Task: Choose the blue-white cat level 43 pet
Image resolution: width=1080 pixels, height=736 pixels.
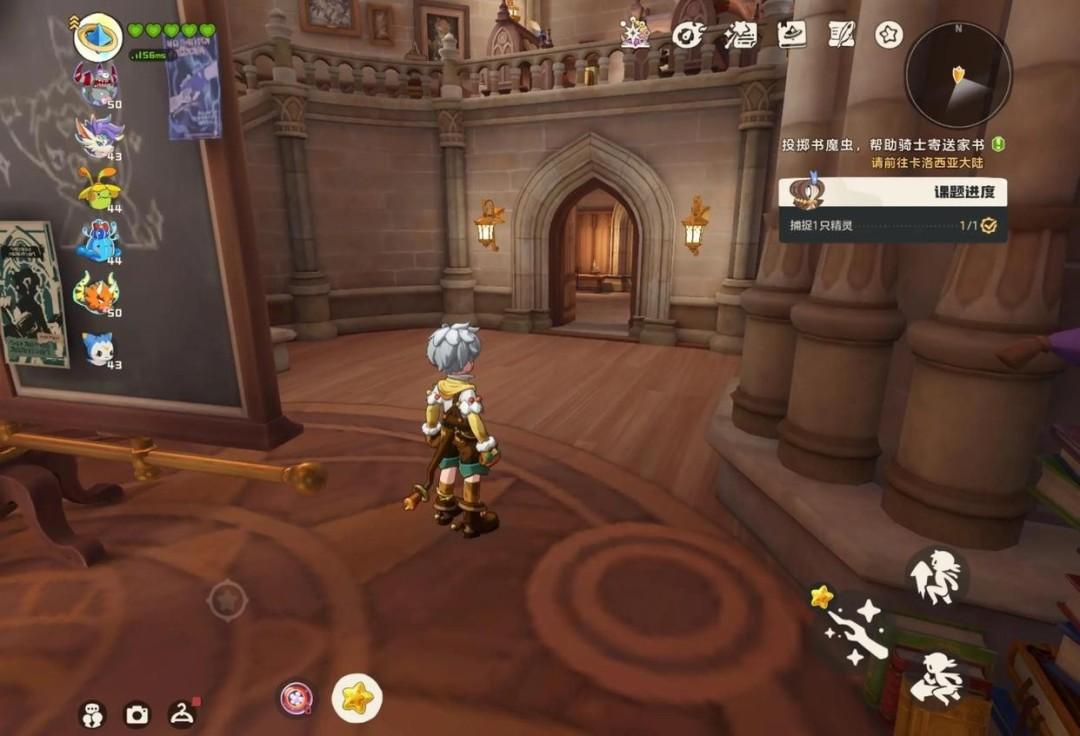Action: 98,346
